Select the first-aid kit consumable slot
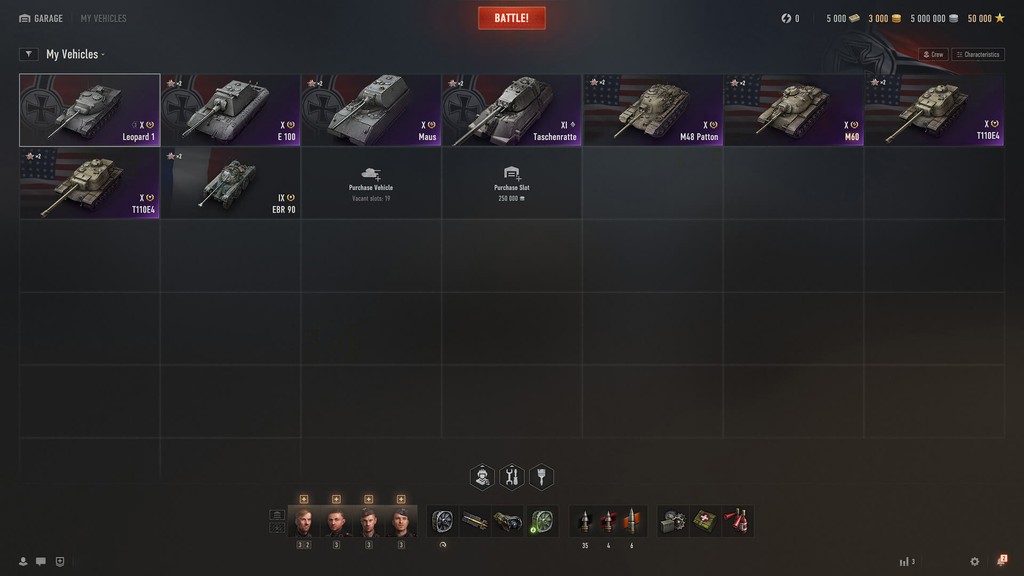 click(706, 521)
